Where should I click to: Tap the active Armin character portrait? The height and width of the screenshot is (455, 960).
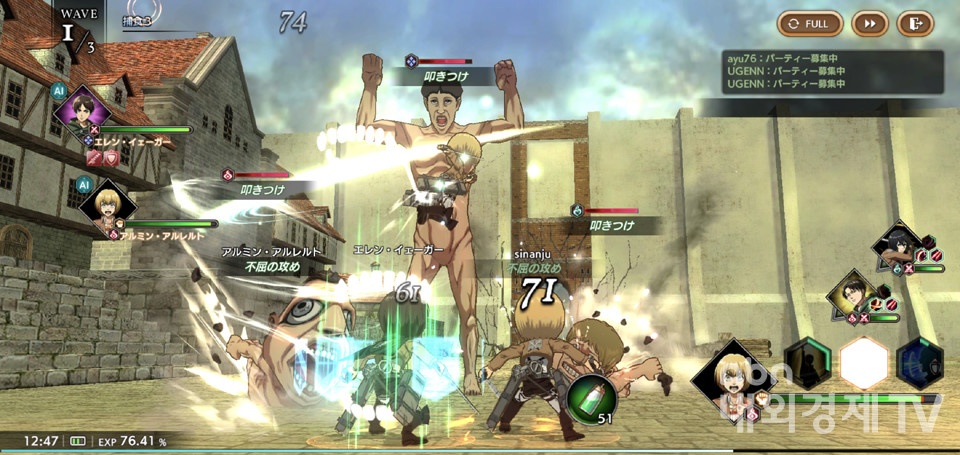(730, 378)
